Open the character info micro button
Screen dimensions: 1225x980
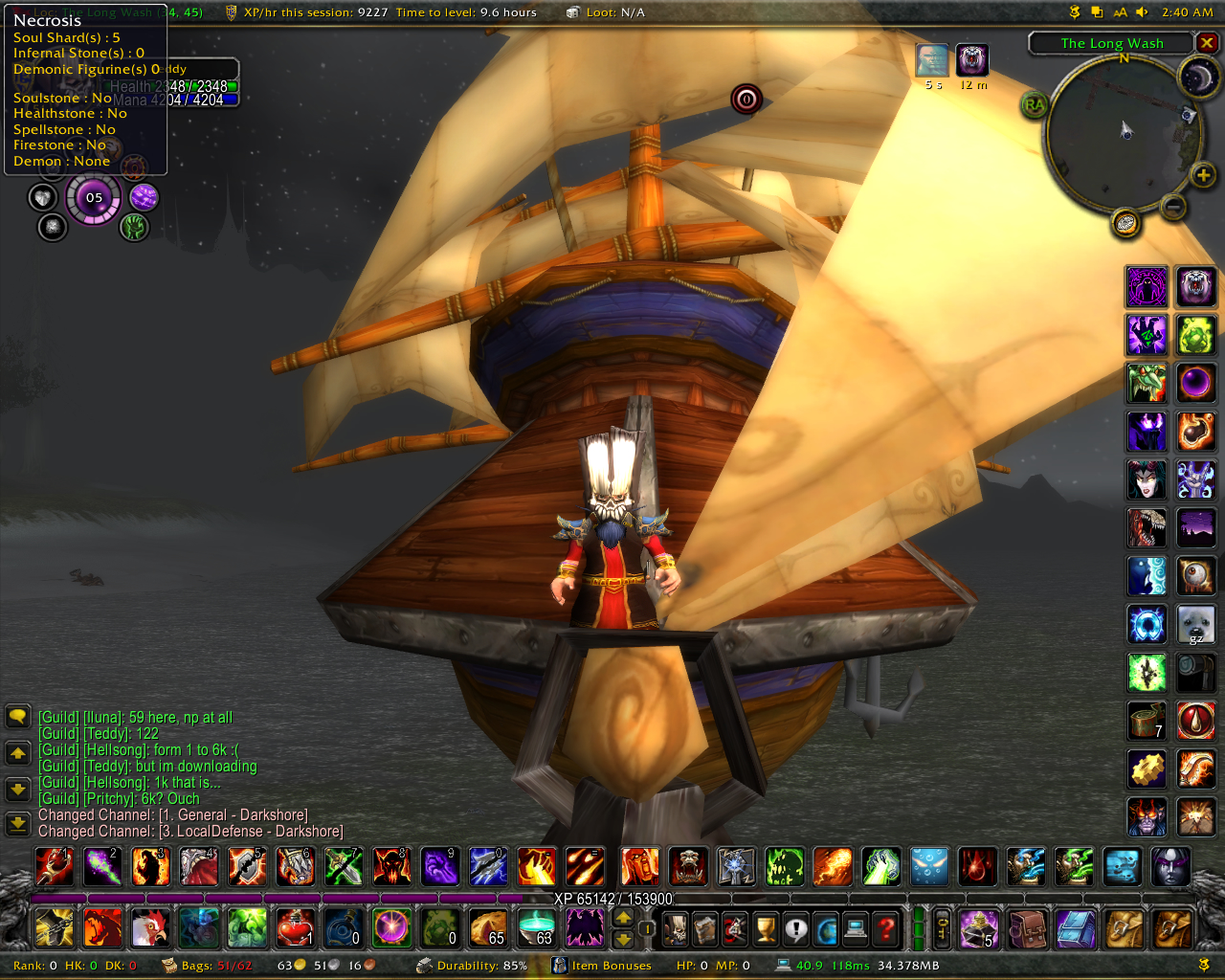click(x=675, y=927)
